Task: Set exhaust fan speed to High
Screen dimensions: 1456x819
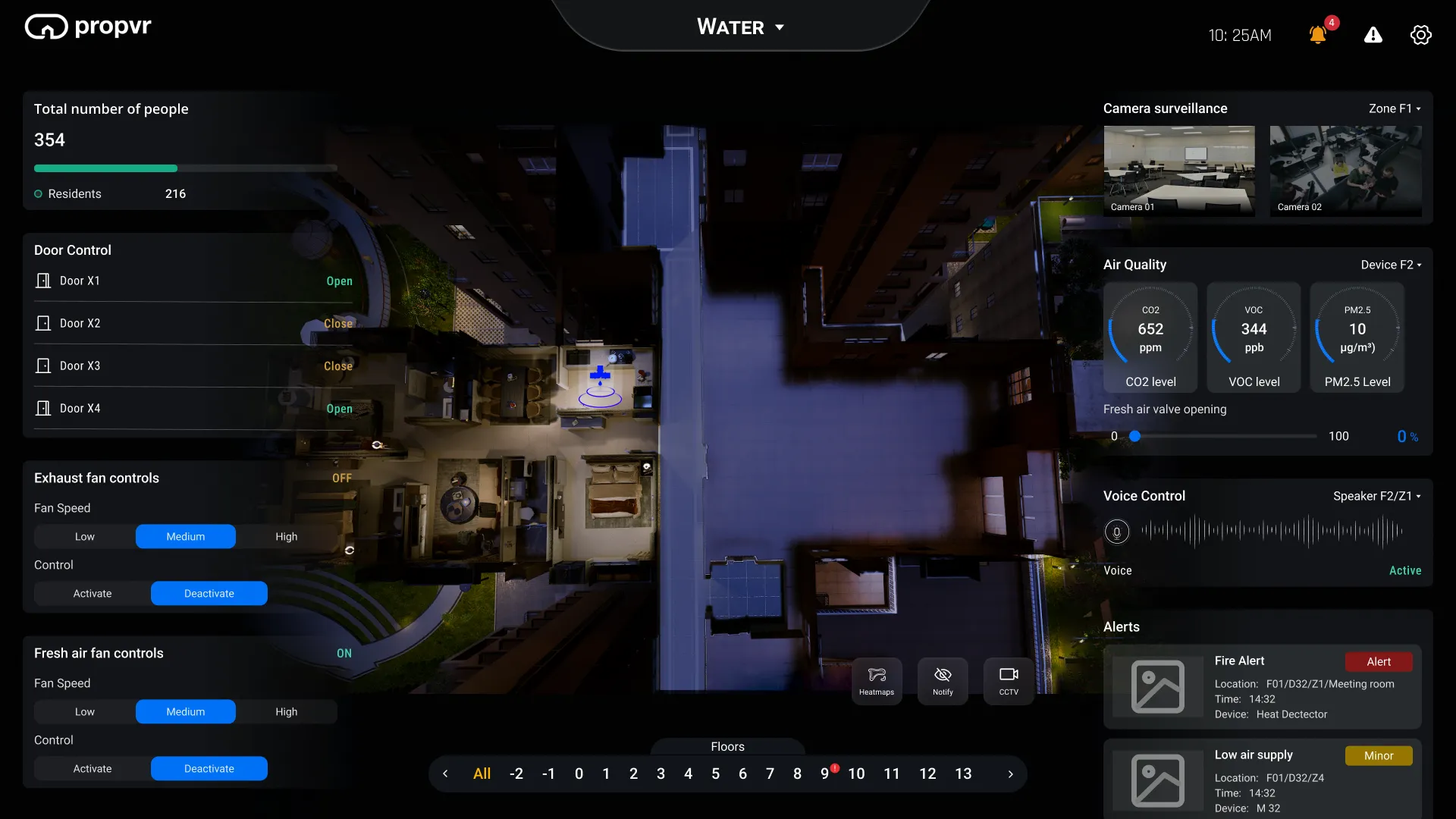Action: point(286,536)
